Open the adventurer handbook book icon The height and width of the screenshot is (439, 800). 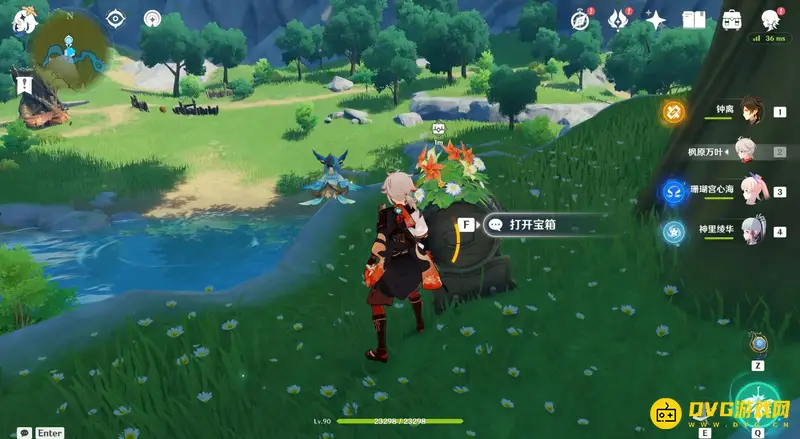coord(694,19)
